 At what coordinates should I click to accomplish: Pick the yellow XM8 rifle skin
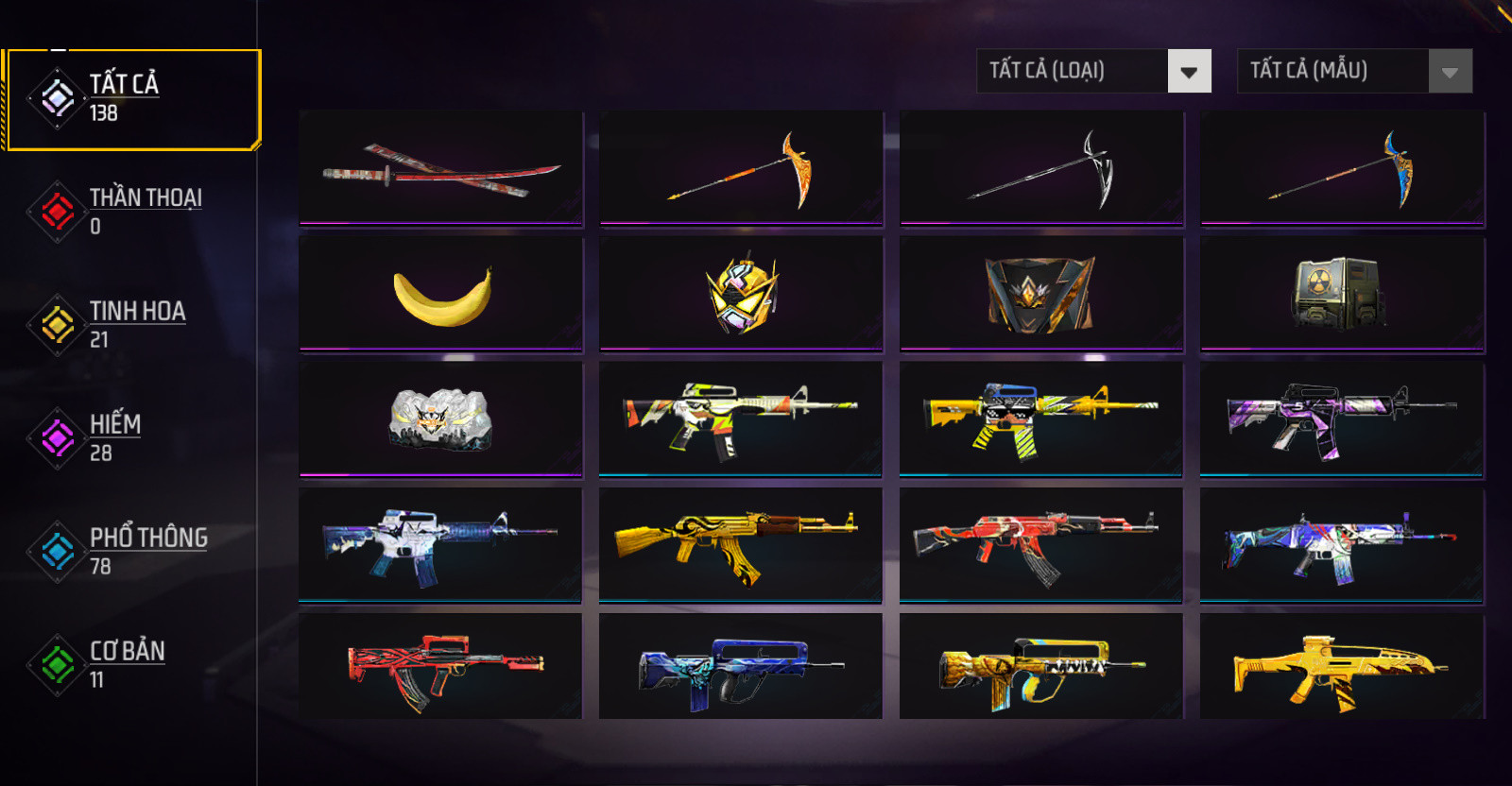coord(1342,667)
